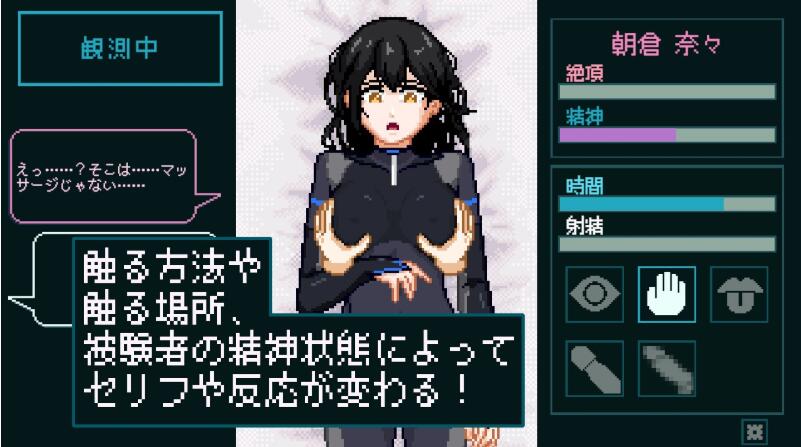Viewport: 801px width, 447px height.
Task: Click the 観測中 status button
Action: coord(120,50)
